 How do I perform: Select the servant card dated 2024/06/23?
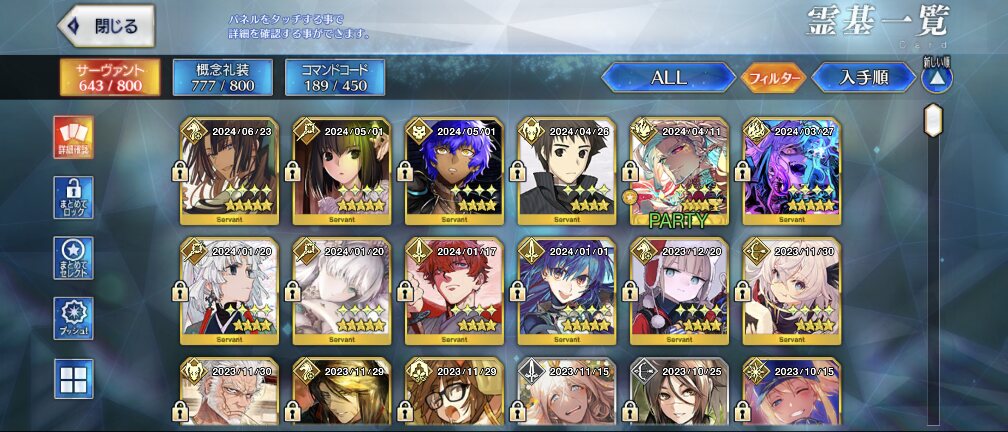coord(229,170)
